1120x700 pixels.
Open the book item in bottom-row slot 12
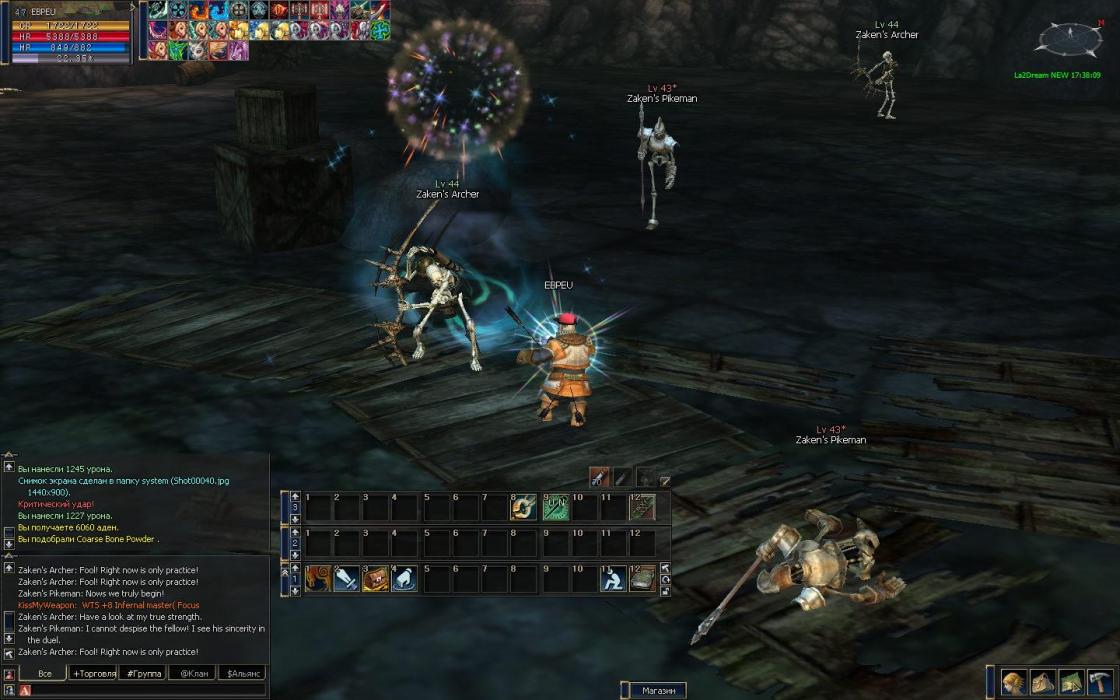(641, 579)
